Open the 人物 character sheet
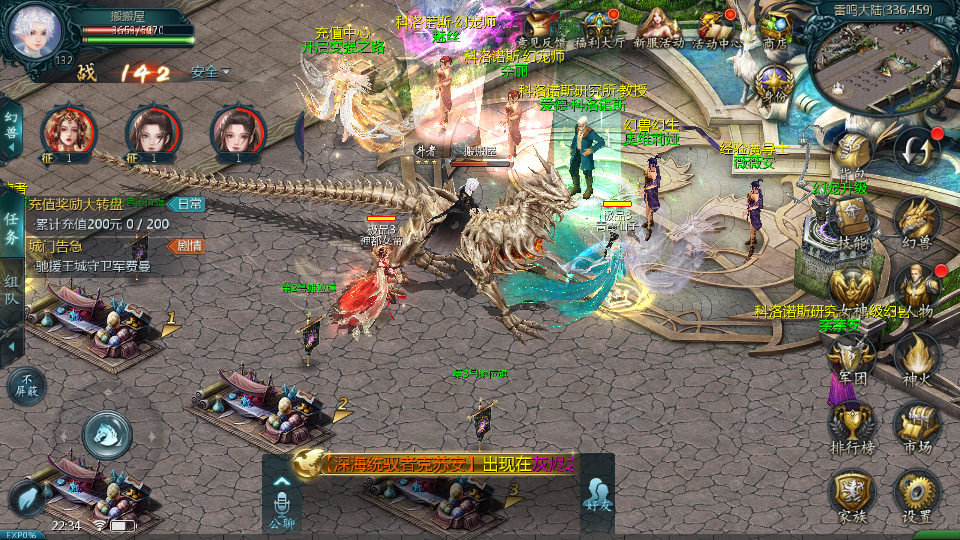This screenshot has height=540, width=960. tap(915, 289)
